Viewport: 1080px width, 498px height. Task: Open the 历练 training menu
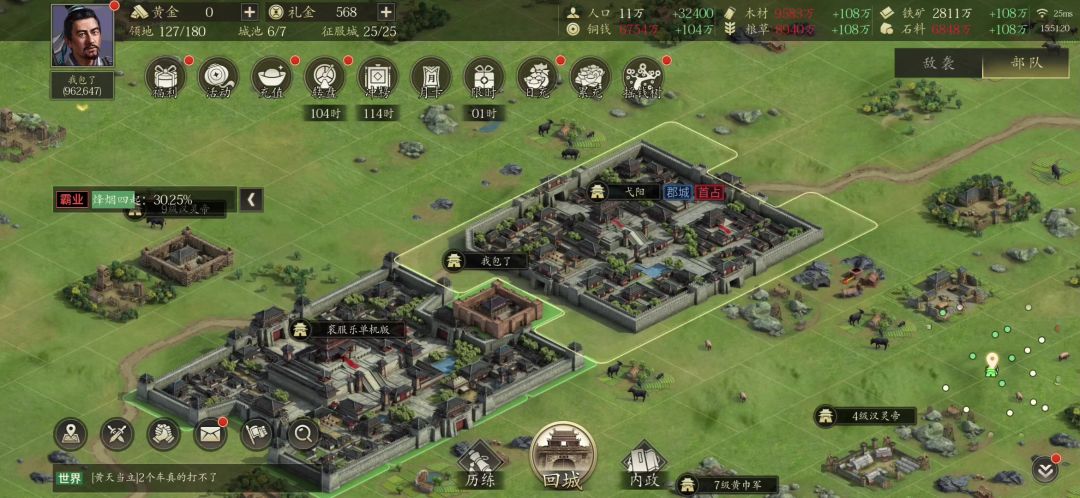click(479, 466)
